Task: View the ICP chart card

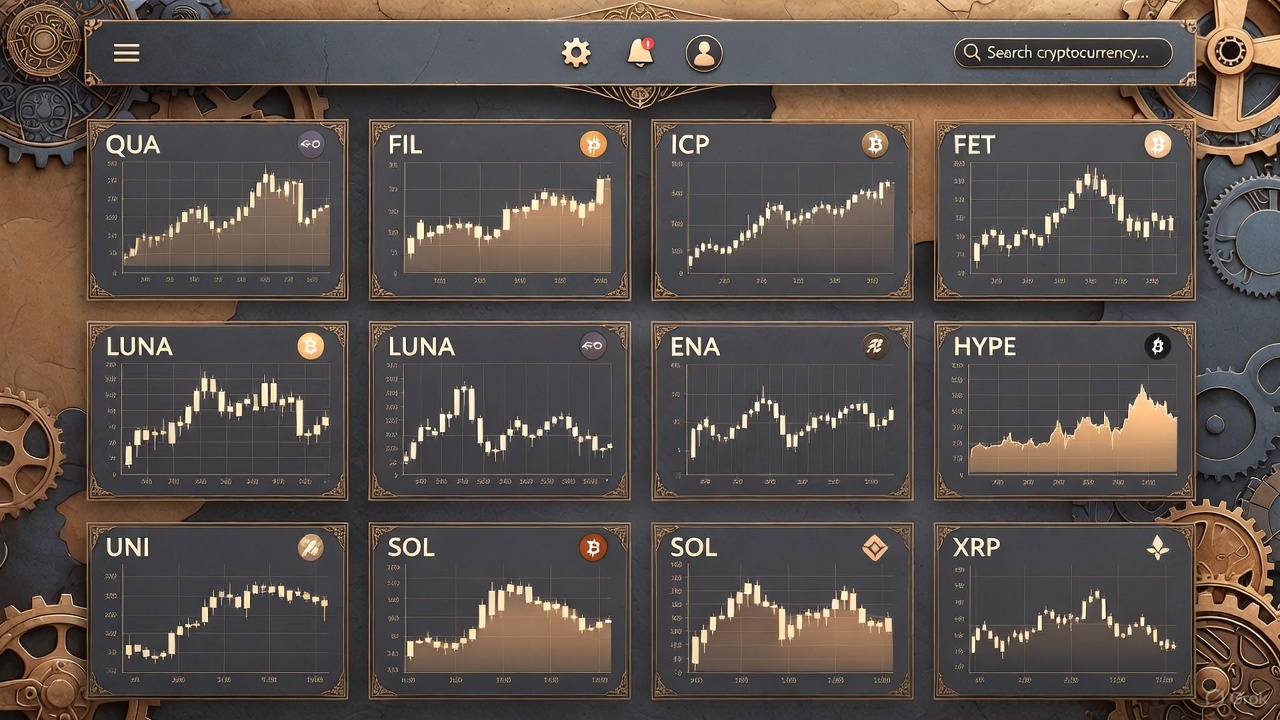Action: point(782,210)
